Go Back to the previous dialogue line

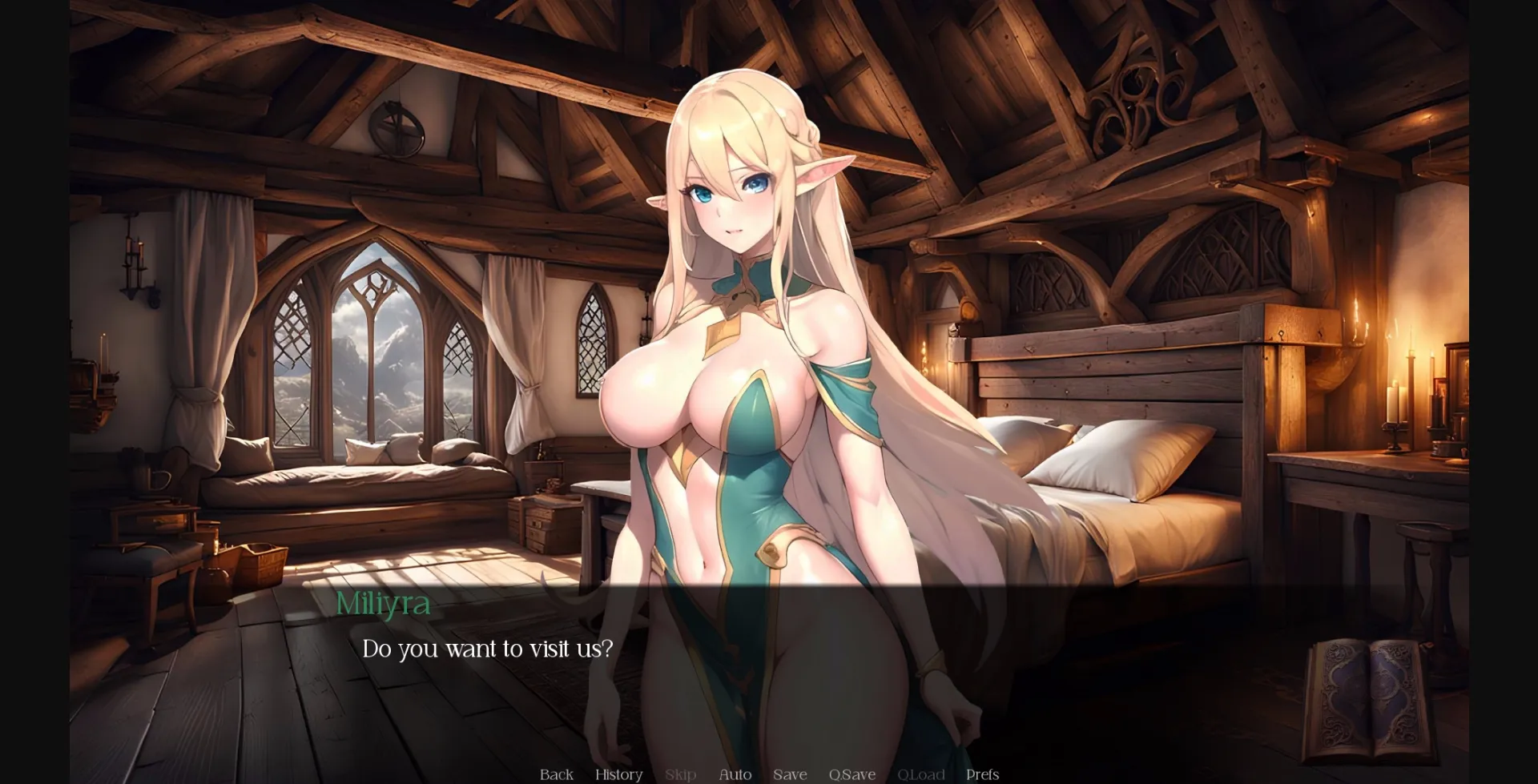[556, 774]
